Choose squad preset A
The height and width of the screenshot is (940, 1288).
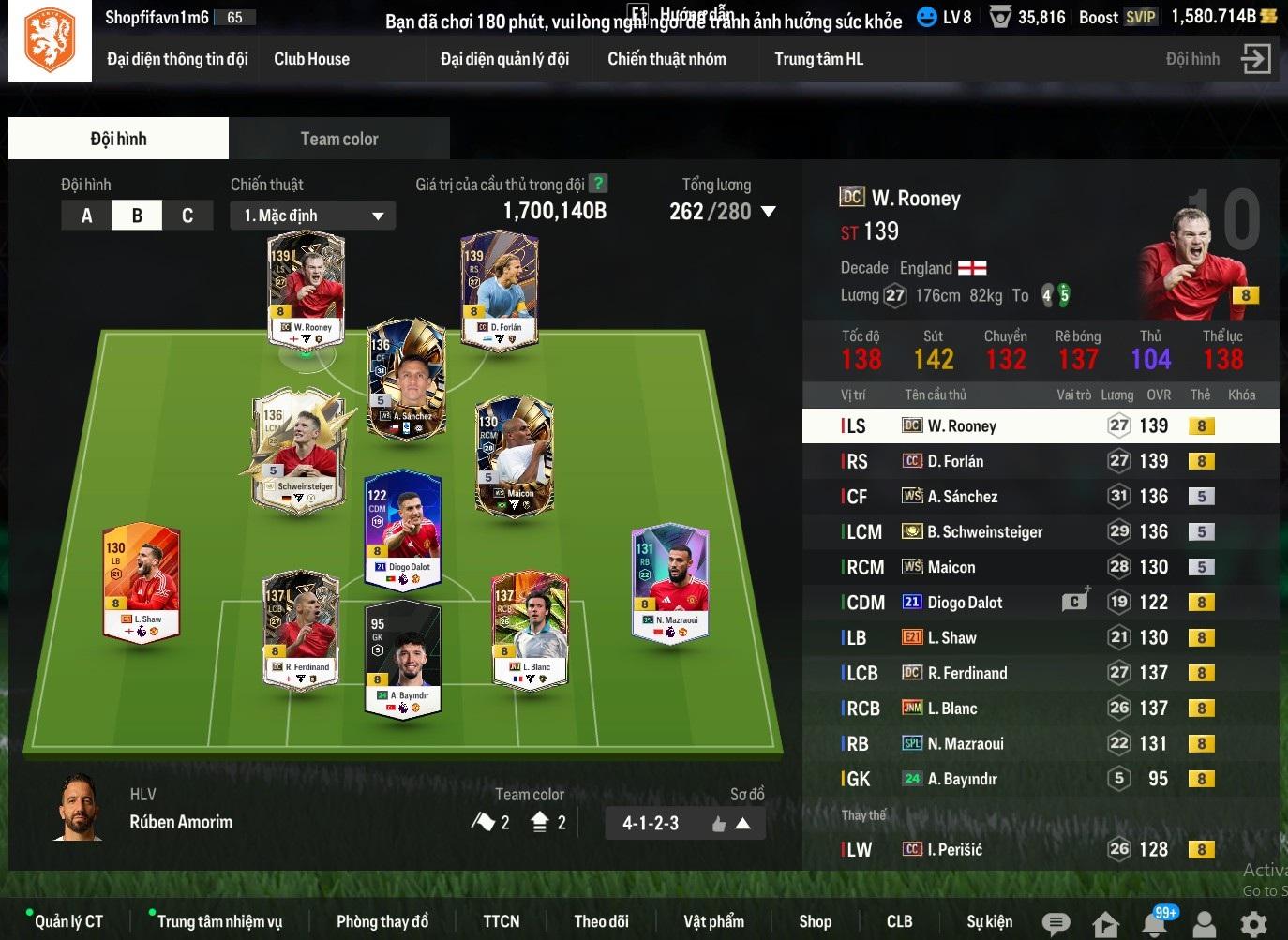(86, 216)
